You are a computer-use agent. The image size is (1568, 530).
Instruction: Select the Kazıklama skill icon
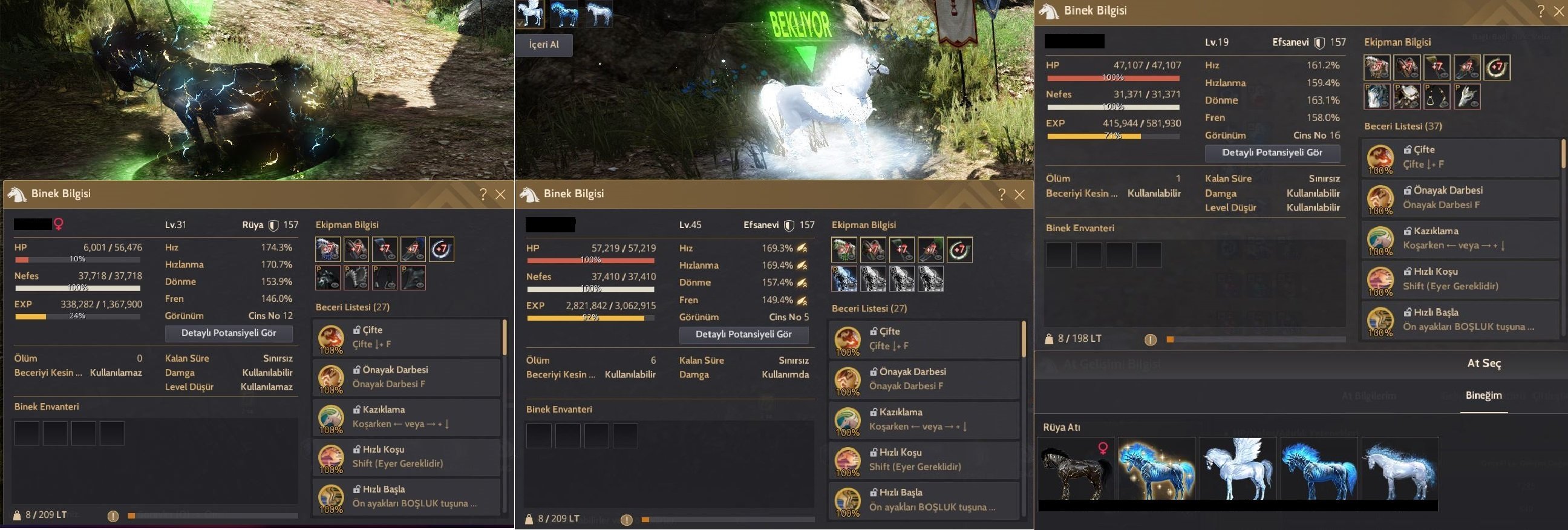click(330, 417)
